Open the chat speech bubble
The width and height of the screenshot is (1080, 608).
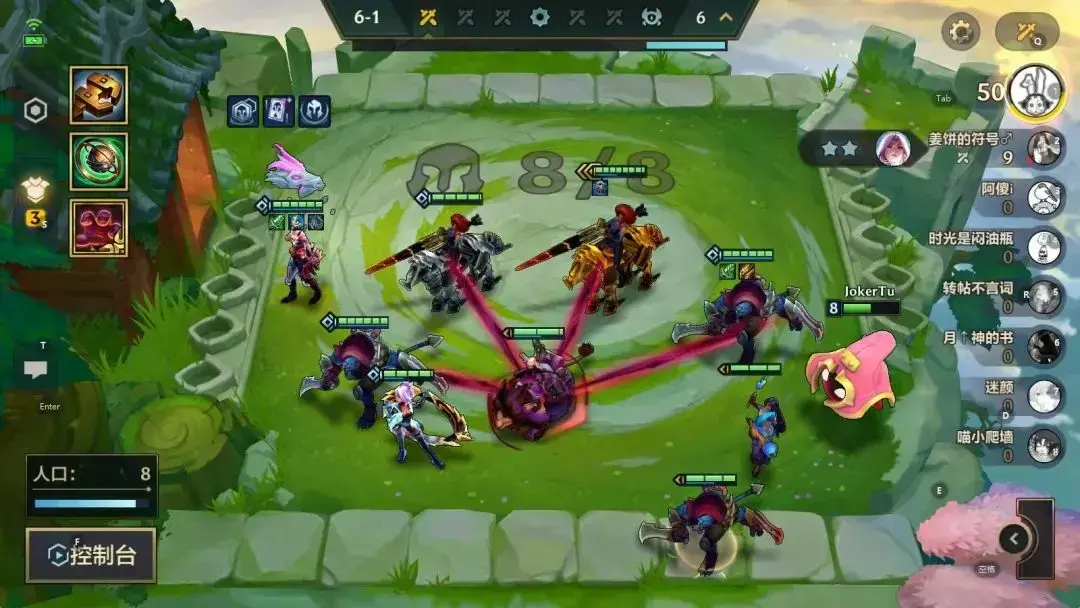[36, 370]
